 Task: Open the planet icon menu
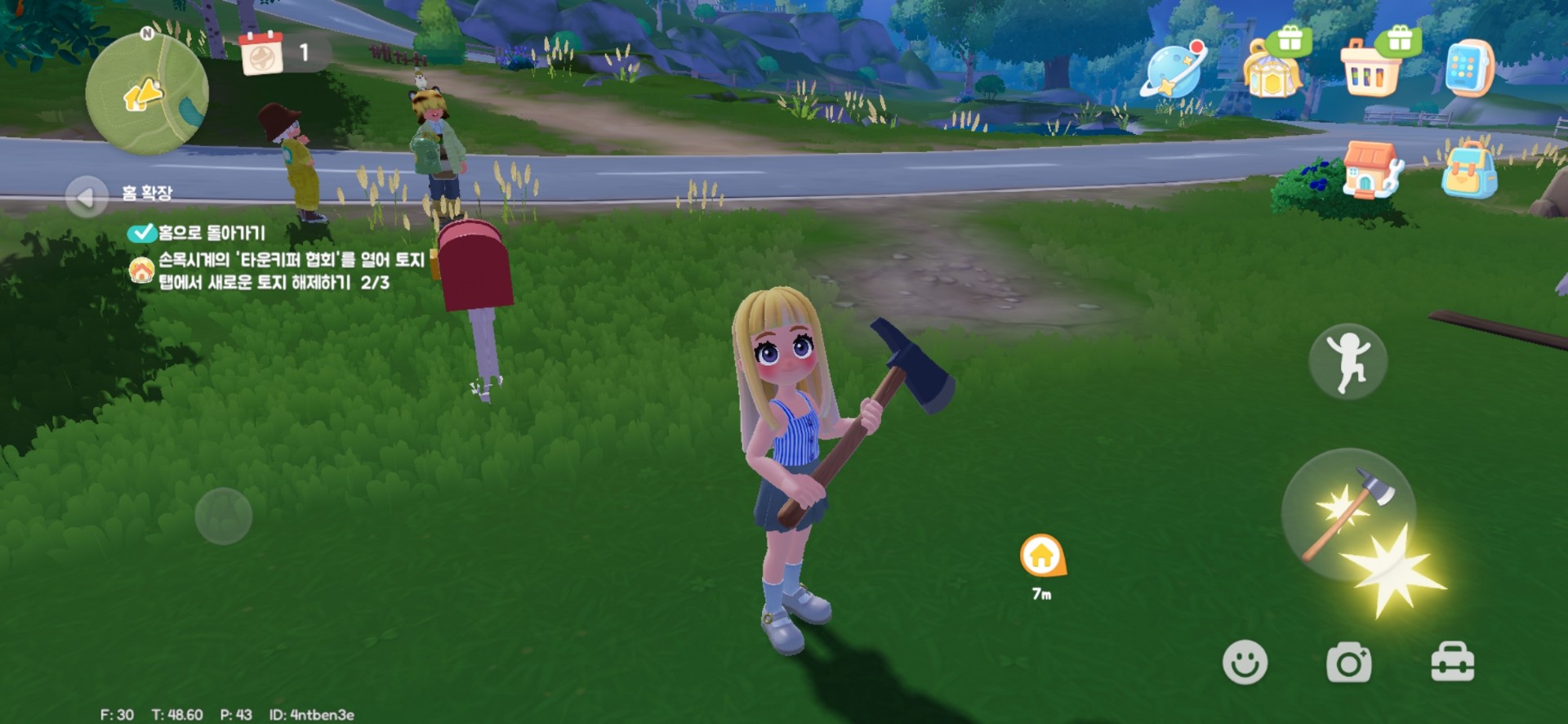click(1174, 71)
